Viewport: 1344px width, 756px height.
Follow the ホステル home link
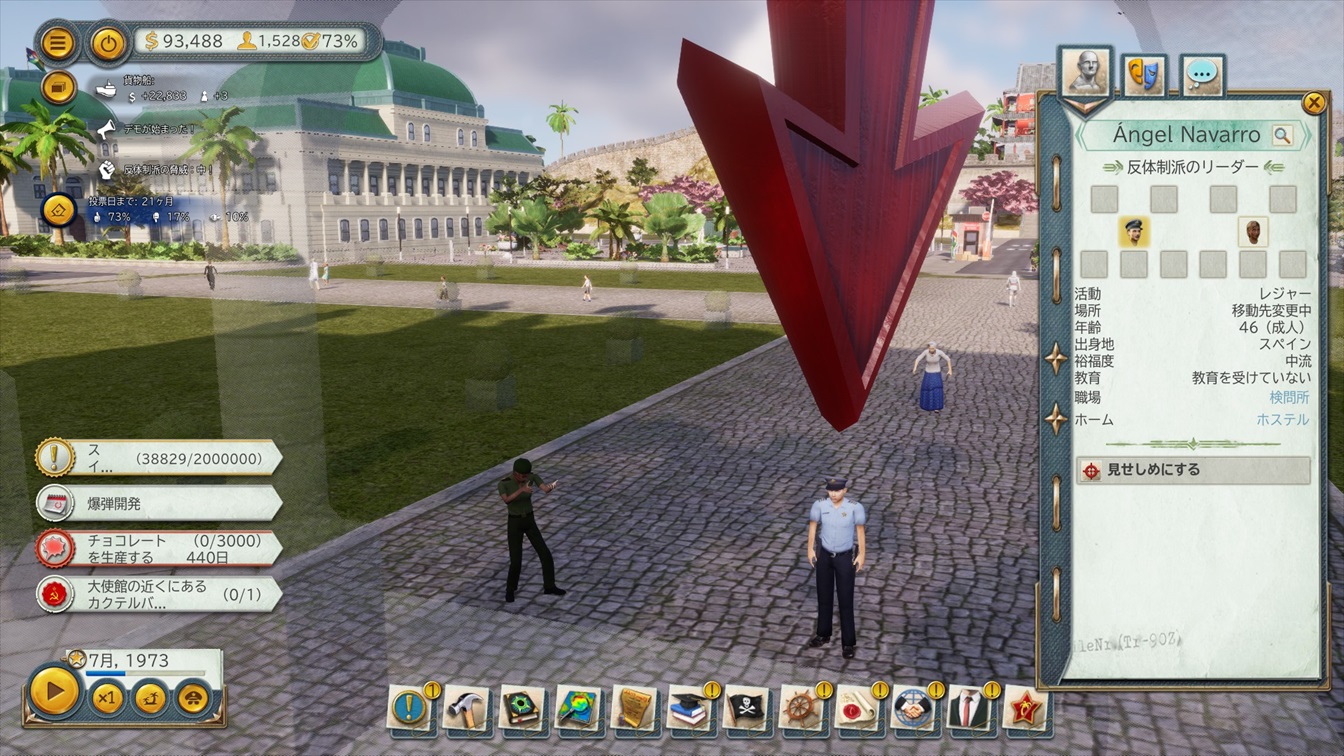[1282, 420]
